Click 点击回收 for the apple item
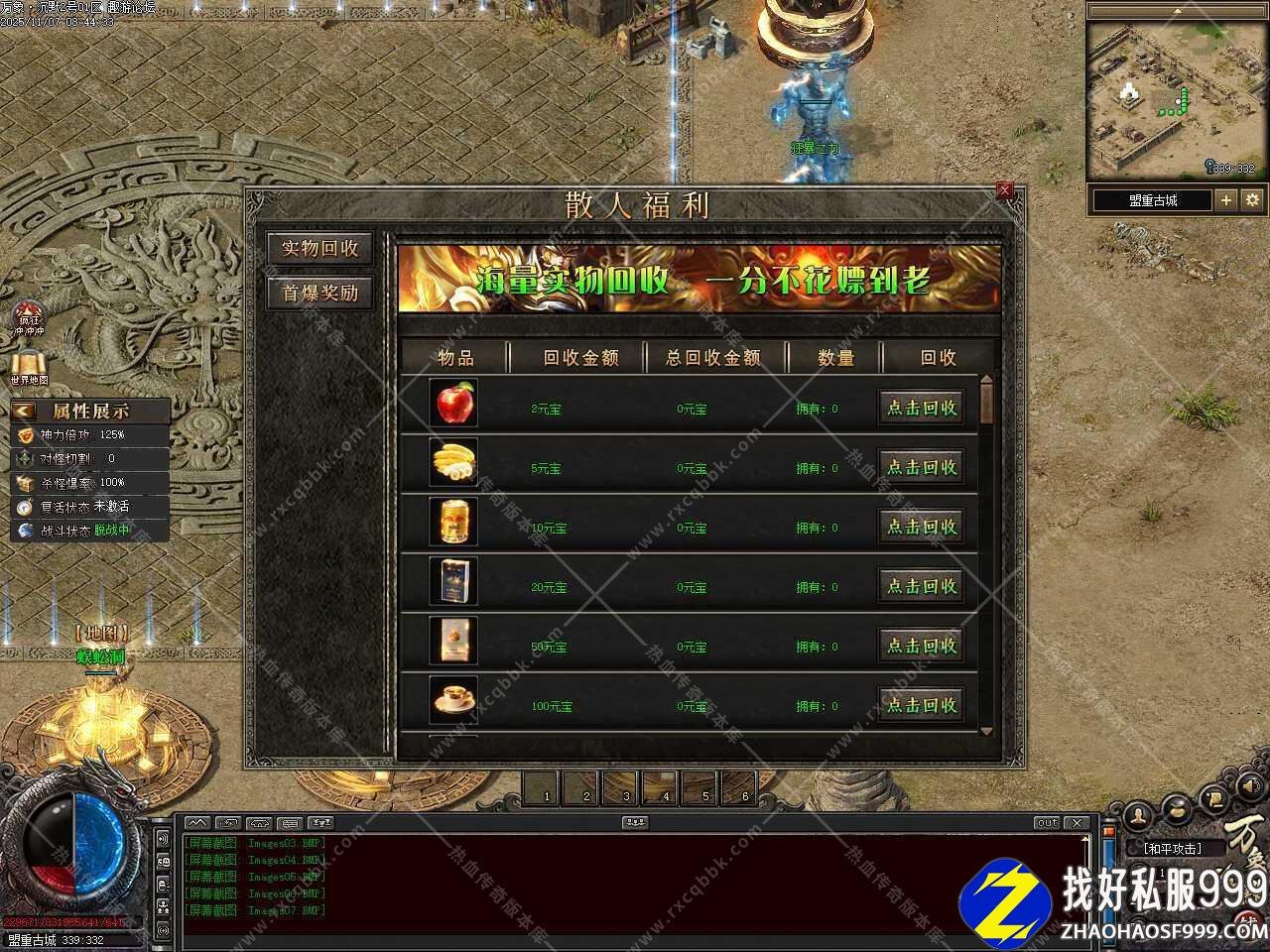This screenshot has width=1270, height=952. point(922,408)
